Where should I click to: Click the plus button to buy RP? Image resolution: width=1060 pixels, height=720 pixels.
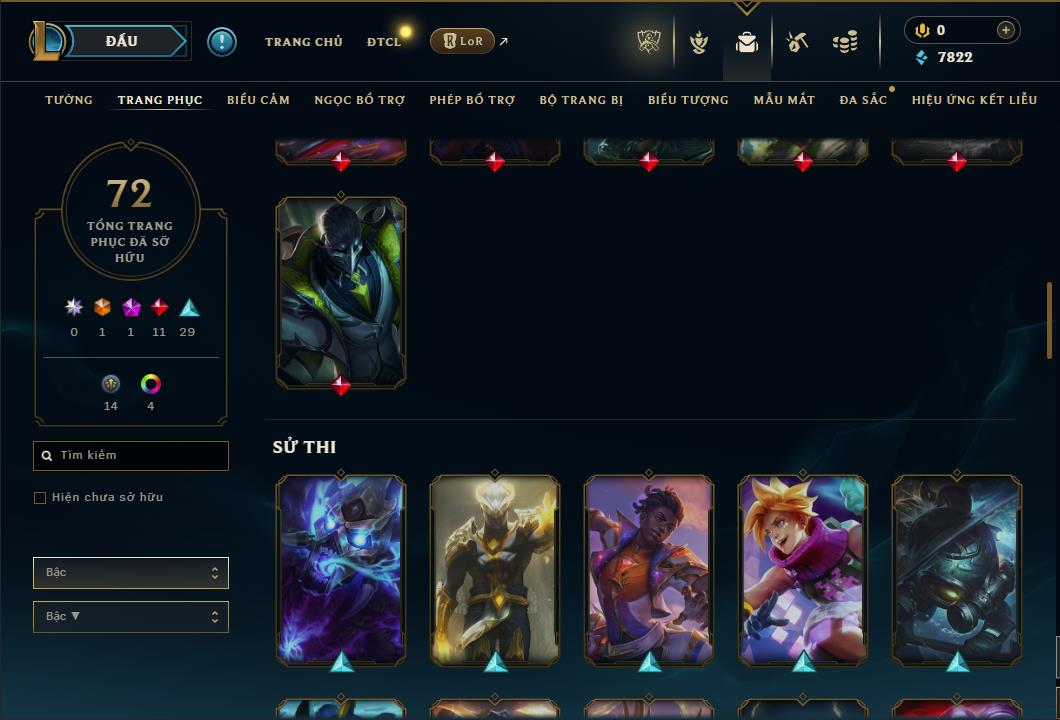[1005, 30]
